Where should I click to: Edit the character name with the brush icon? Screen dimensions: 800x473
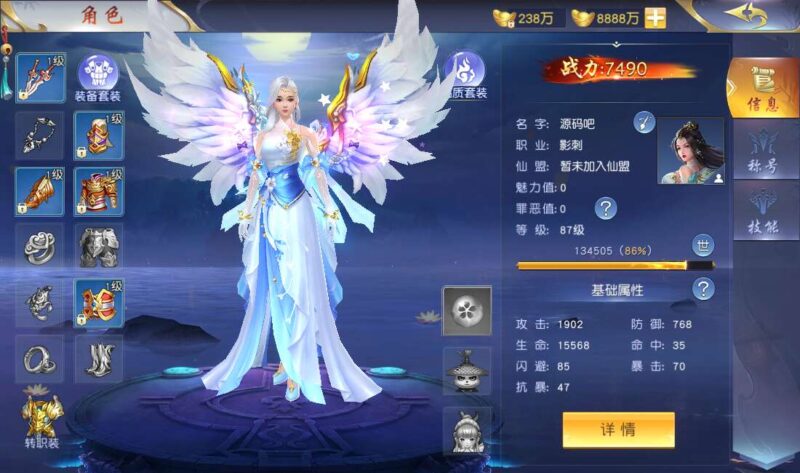645,123
